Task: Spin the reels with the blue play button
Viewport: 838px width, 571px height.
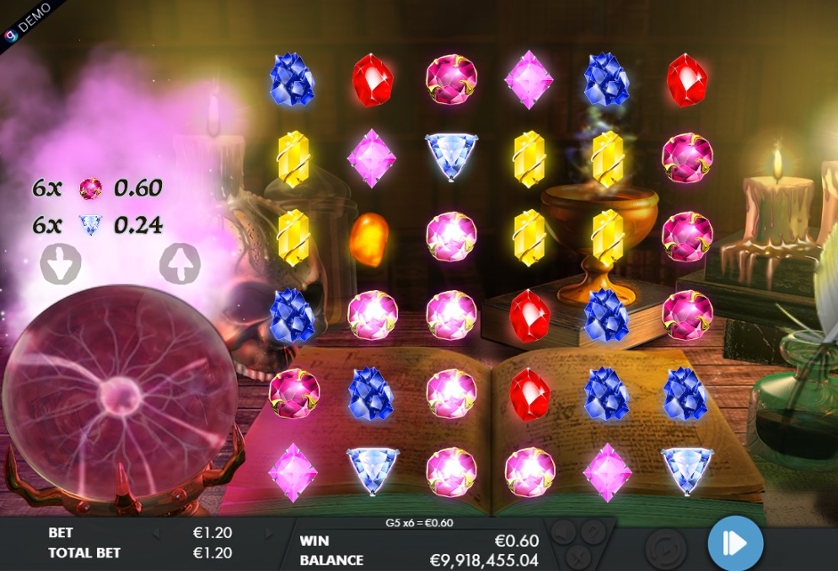Action: [735, 543]
